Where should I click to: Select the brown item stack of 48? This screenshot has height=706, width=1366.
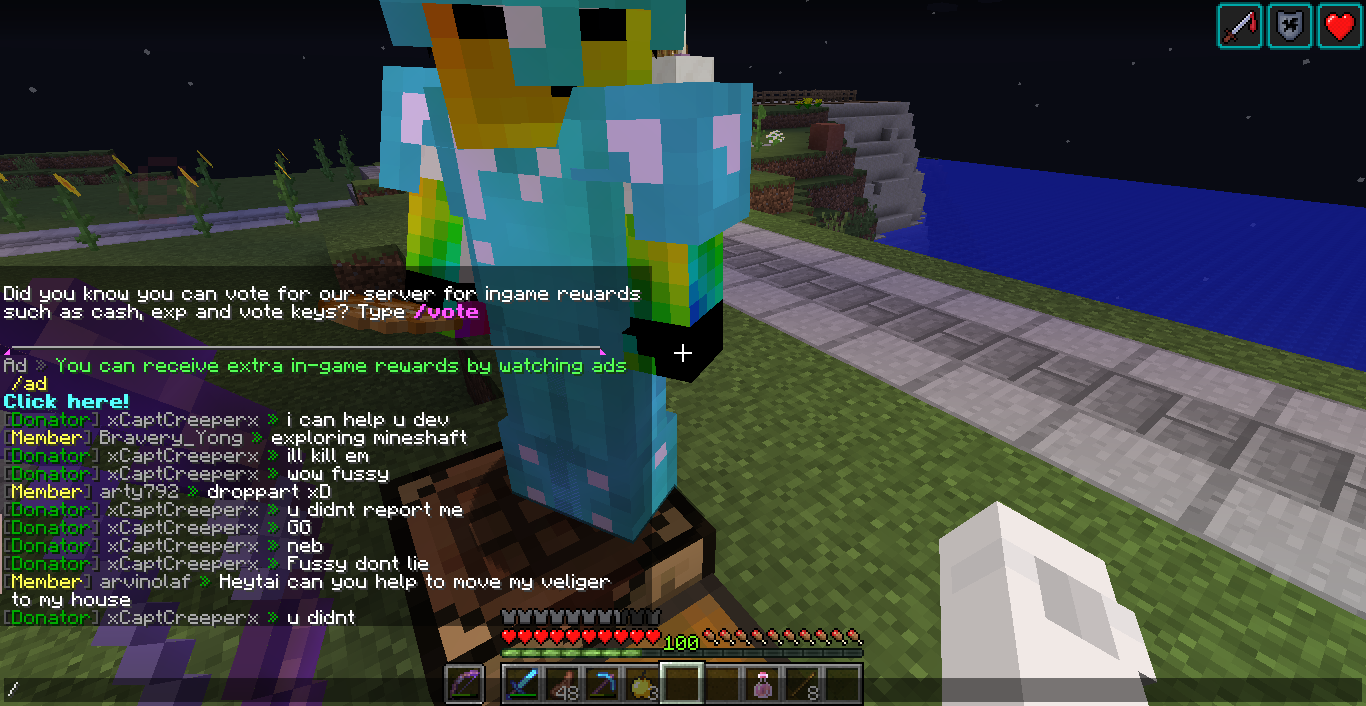563,684
